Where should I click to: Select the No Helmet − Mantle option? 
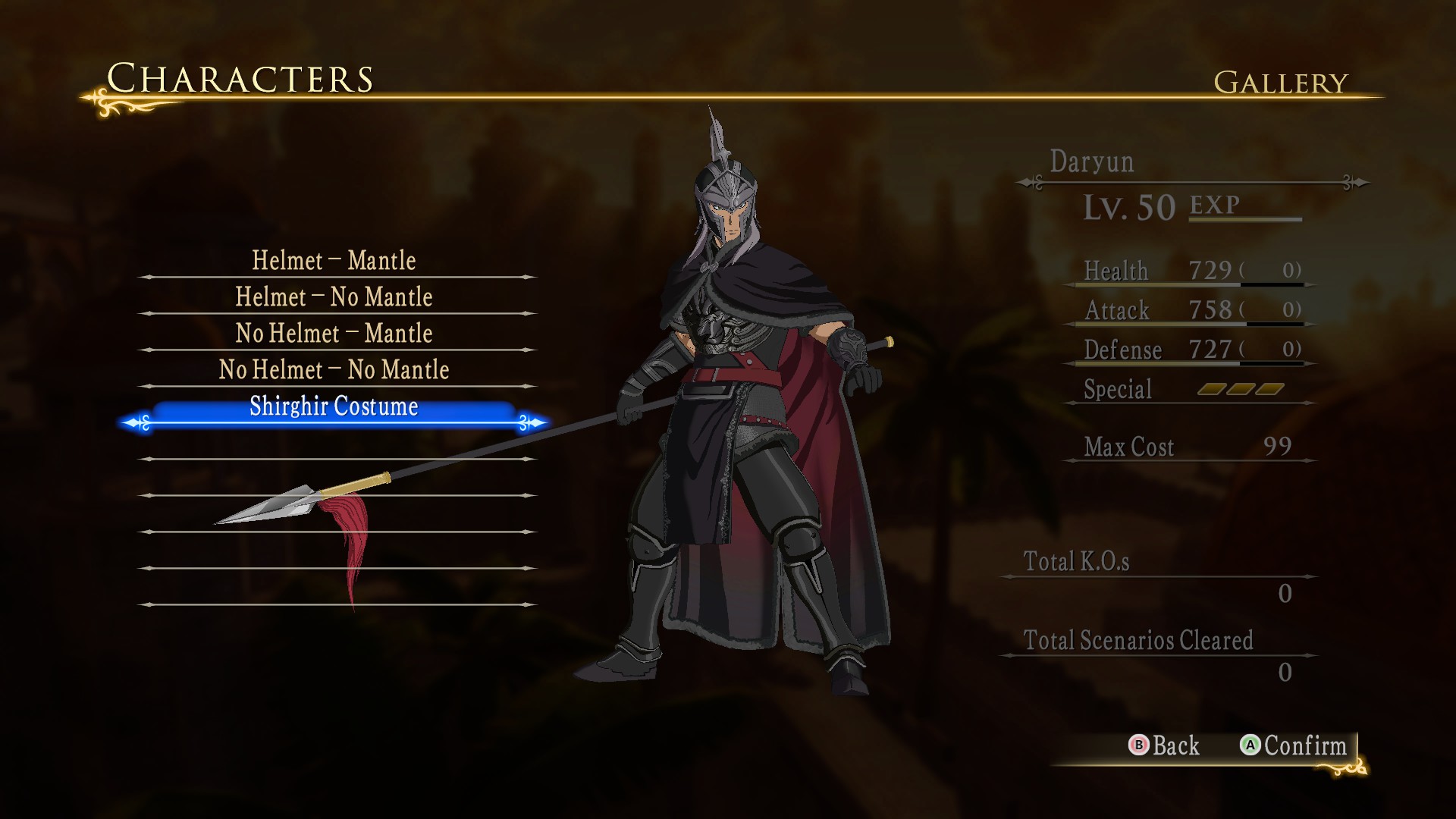click(x=334, y=333)
